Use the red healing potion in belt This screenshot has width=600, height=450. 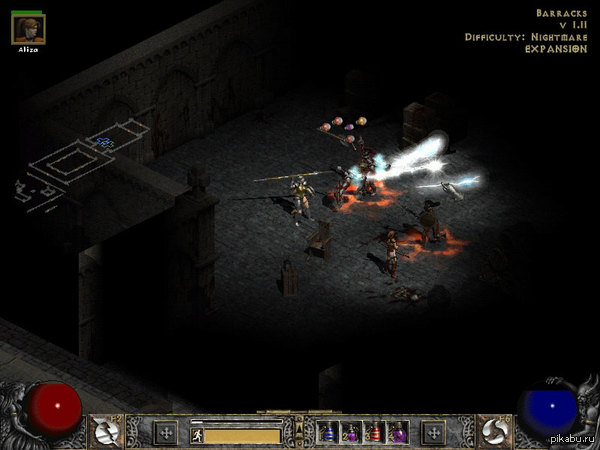374,433
